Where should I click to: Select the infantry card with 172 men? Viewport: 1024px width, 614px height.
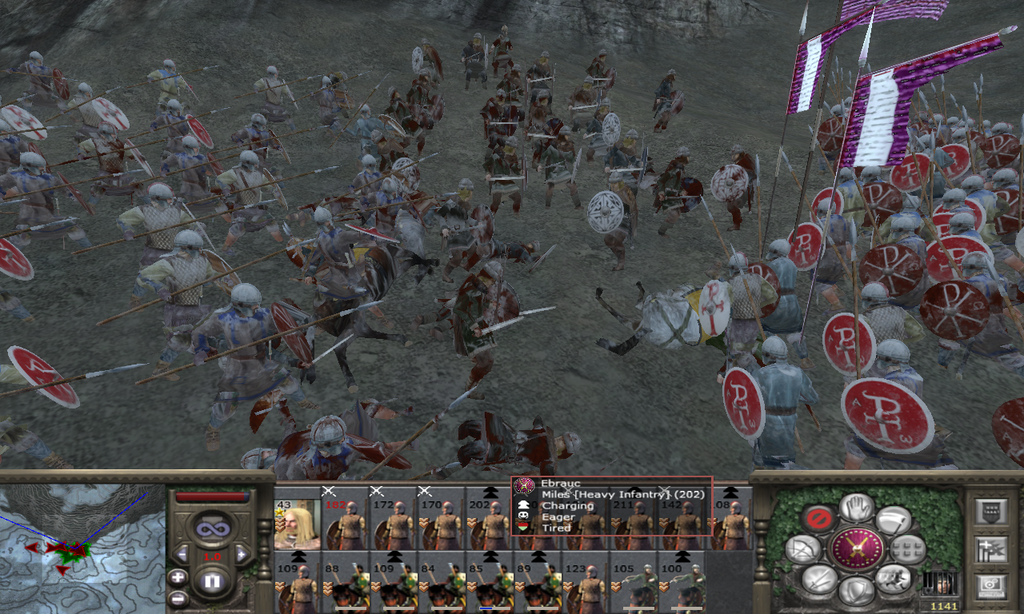398,523
